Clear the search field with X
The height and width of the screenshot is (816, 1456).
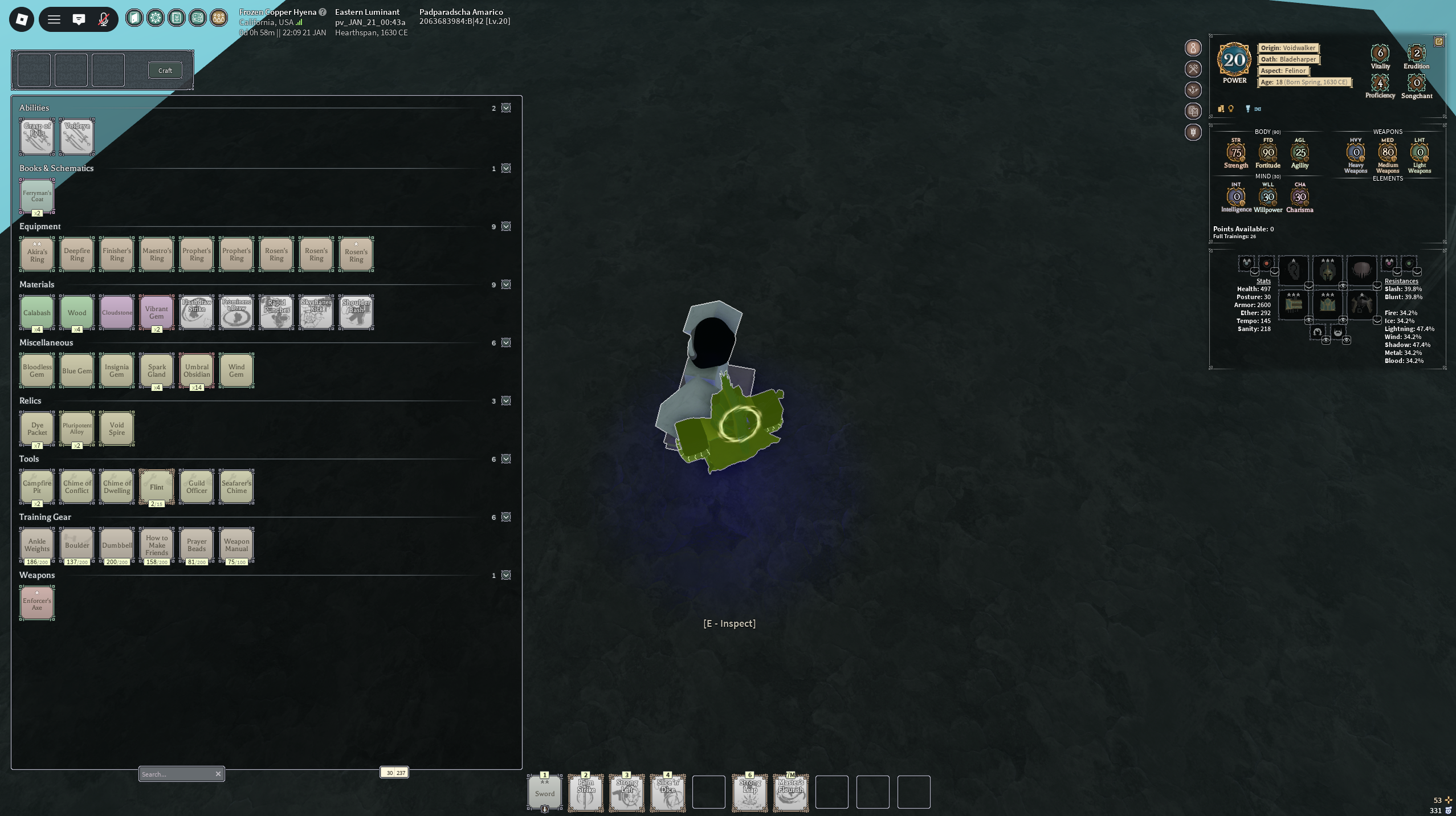coord(218,774)
